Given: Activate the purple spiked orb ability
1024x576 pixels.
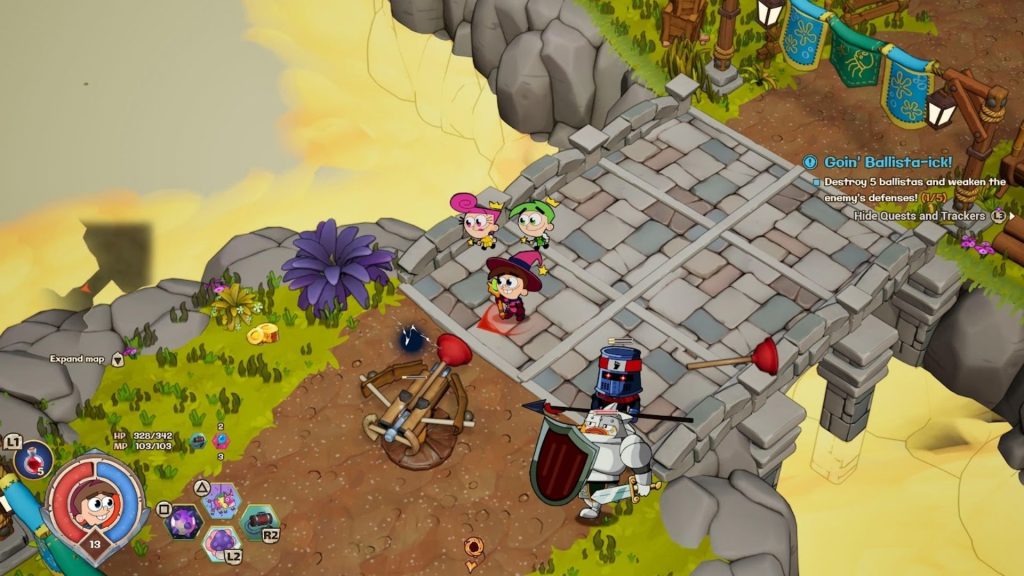Looking at the screenshot, I should (184, 521).
